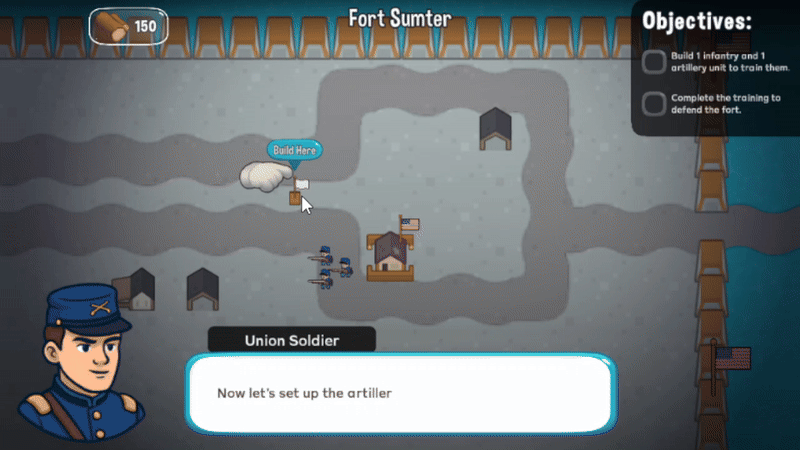Advance the Union Soldier dialogue box
Screen dimensions: 800x450
[x=400, y=393]
